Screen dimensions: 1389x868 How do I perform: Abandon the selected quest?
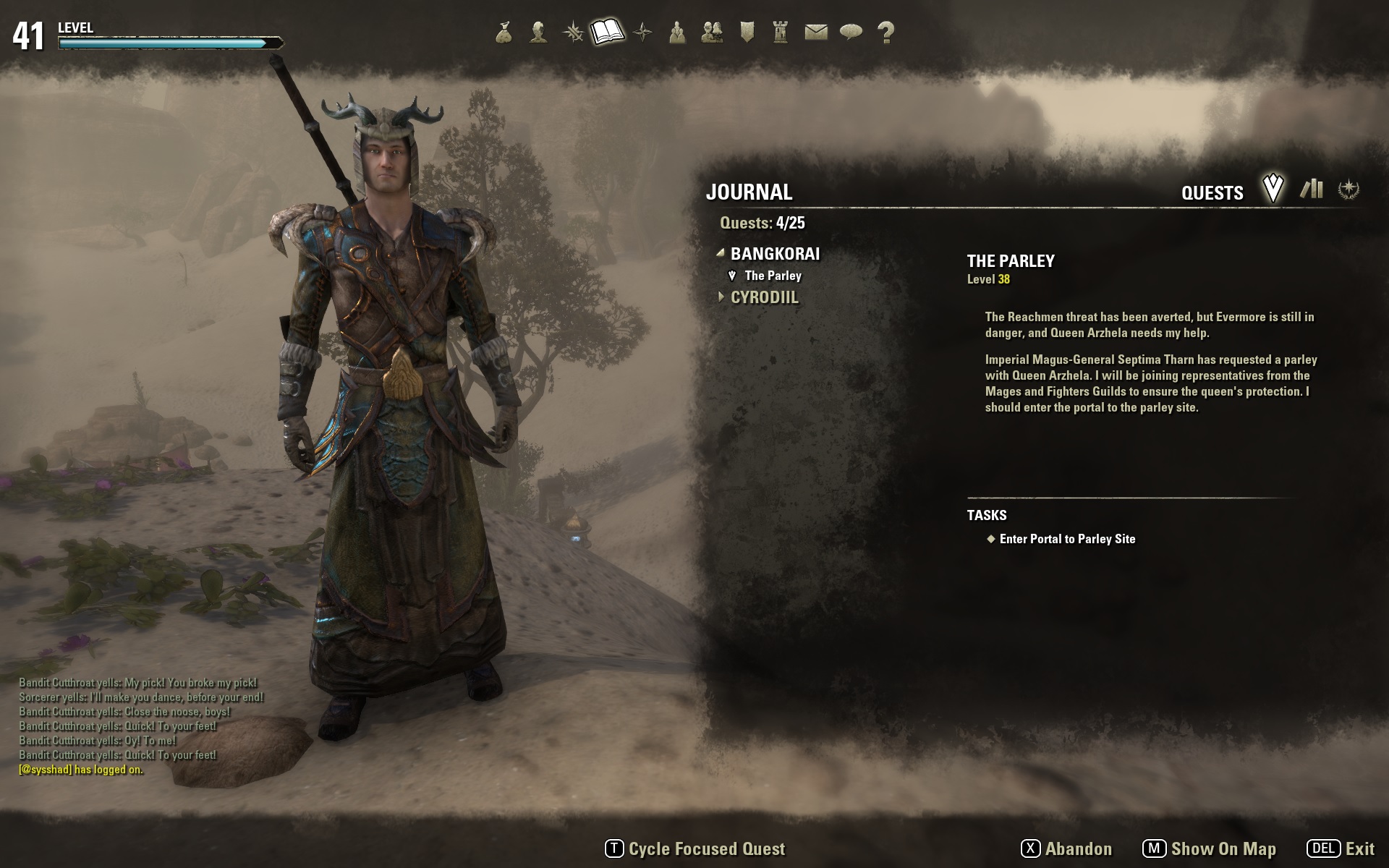pyautogui.click(x=1066, y=848)
